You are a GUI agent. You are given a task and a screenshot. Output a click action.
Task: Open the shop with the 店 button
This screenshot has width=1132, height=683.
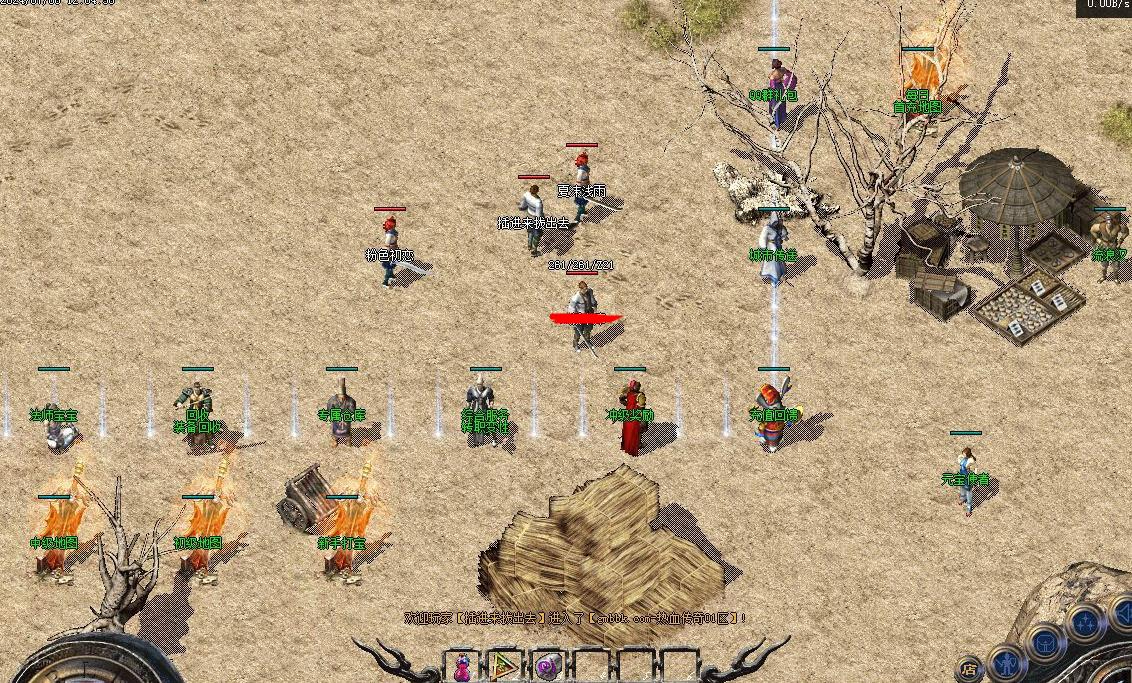click(968, 668)
